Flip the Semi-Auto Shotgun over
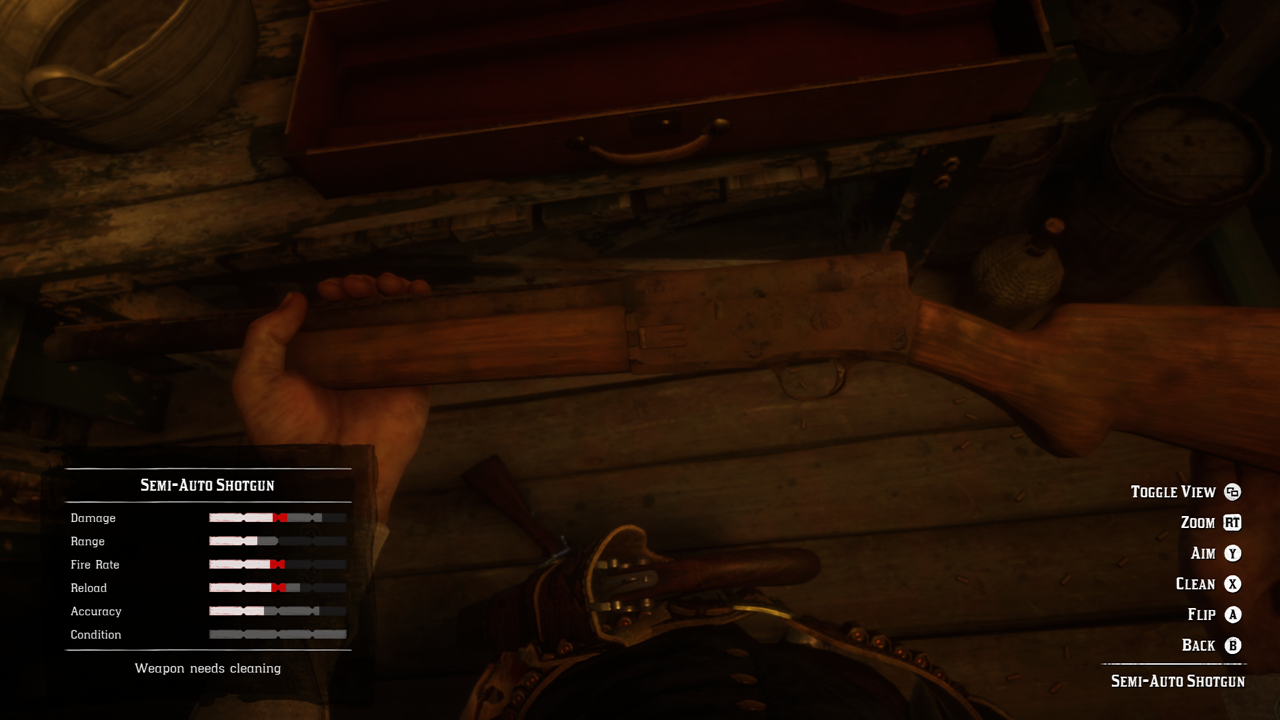Viewport: 1280px width, 720px height. (x=1204, y=614)
